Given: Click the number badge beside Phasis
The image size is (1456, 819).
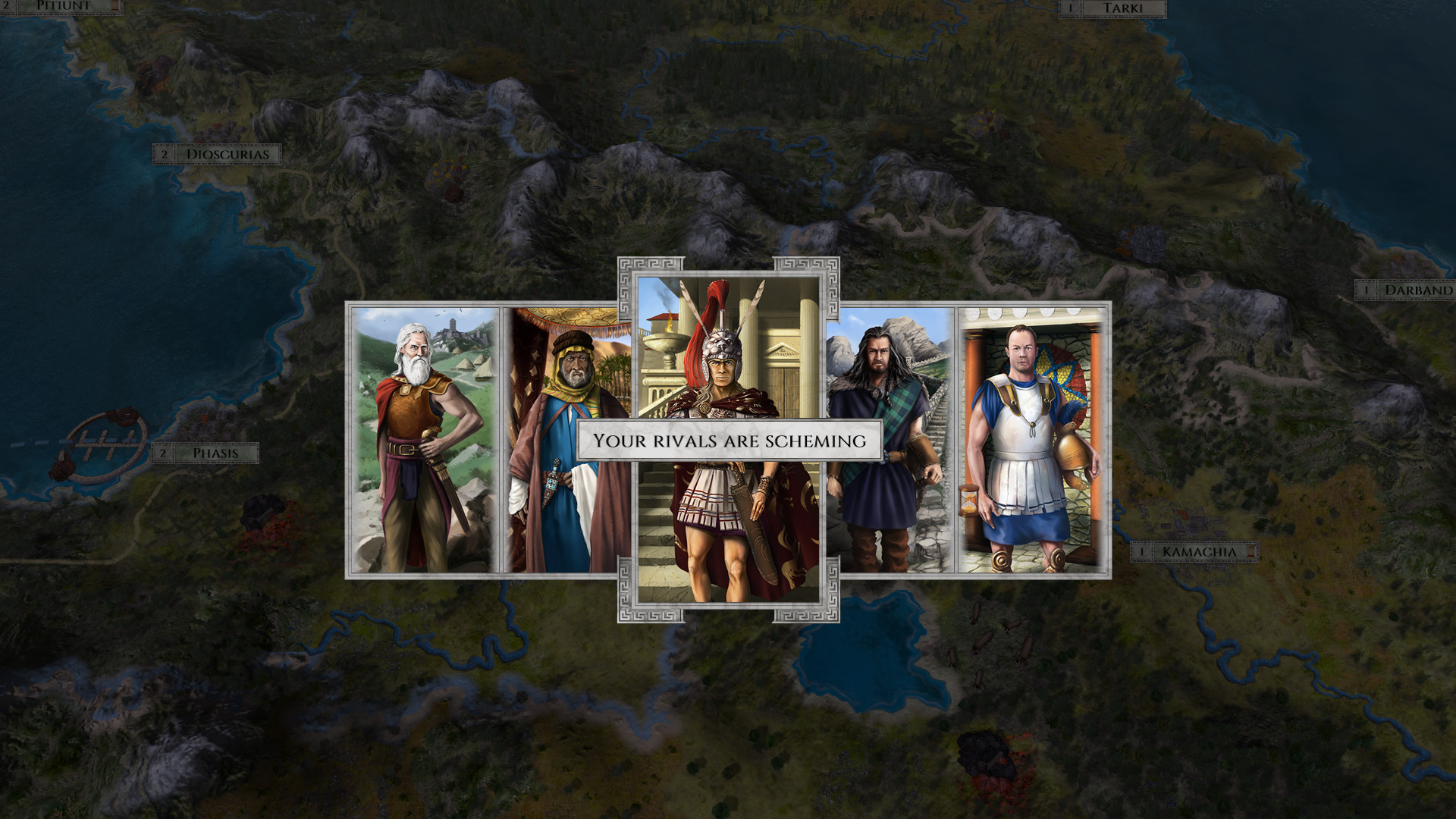Looking at the screenshot, I should click(164, 451).
